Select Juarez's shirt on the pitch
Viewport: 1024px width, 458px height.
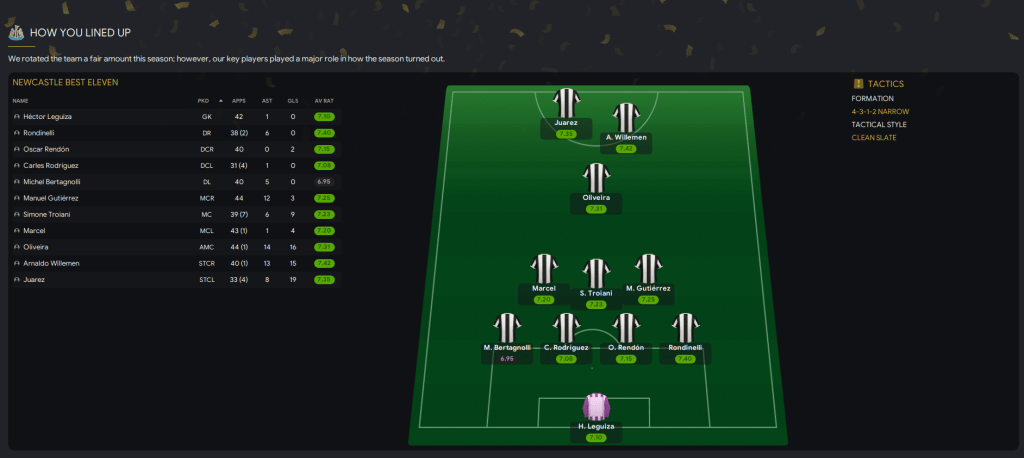coord(567,103)
